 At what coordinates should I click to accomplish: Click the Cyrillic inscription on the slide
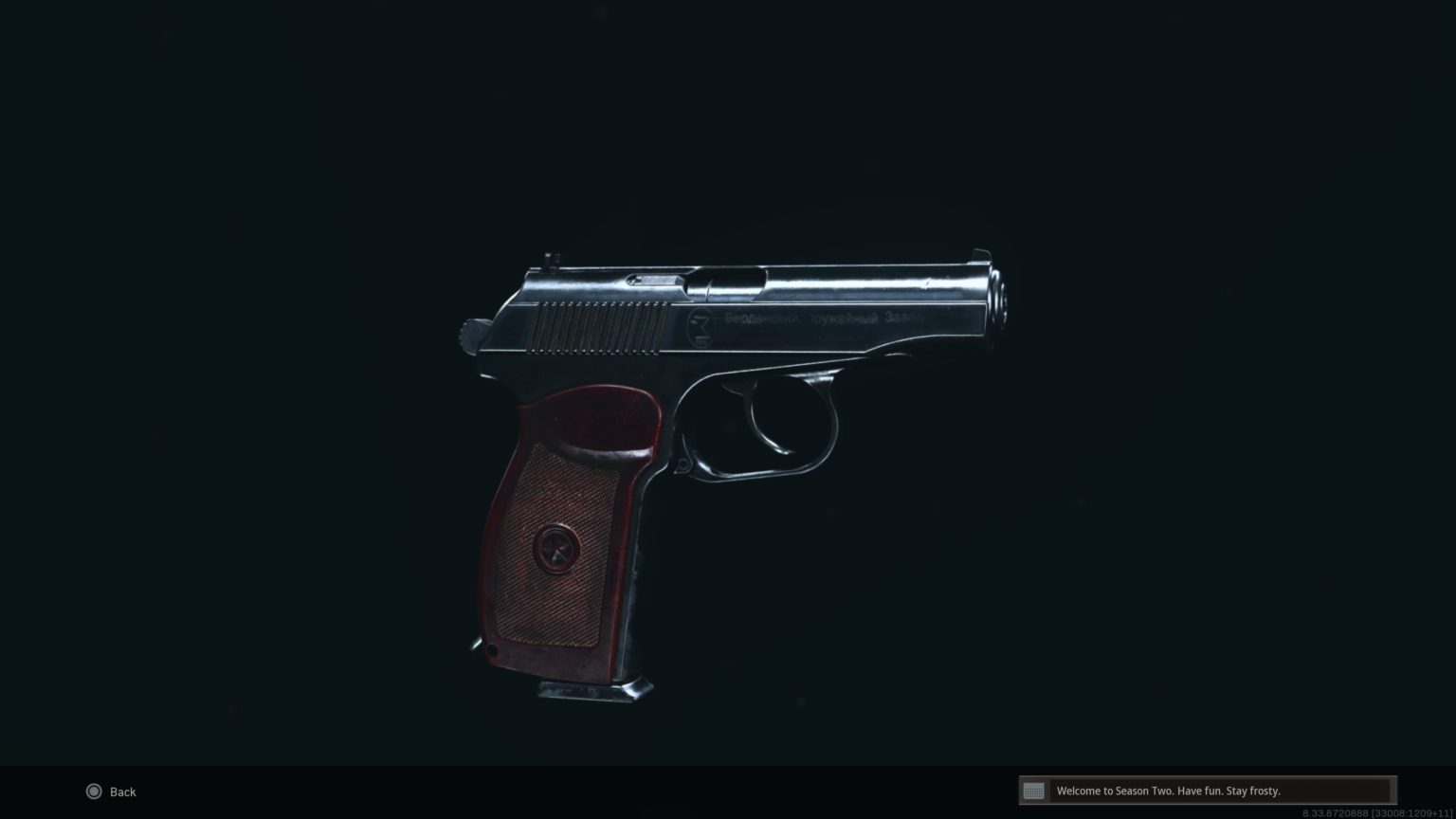tap(820, 318)
